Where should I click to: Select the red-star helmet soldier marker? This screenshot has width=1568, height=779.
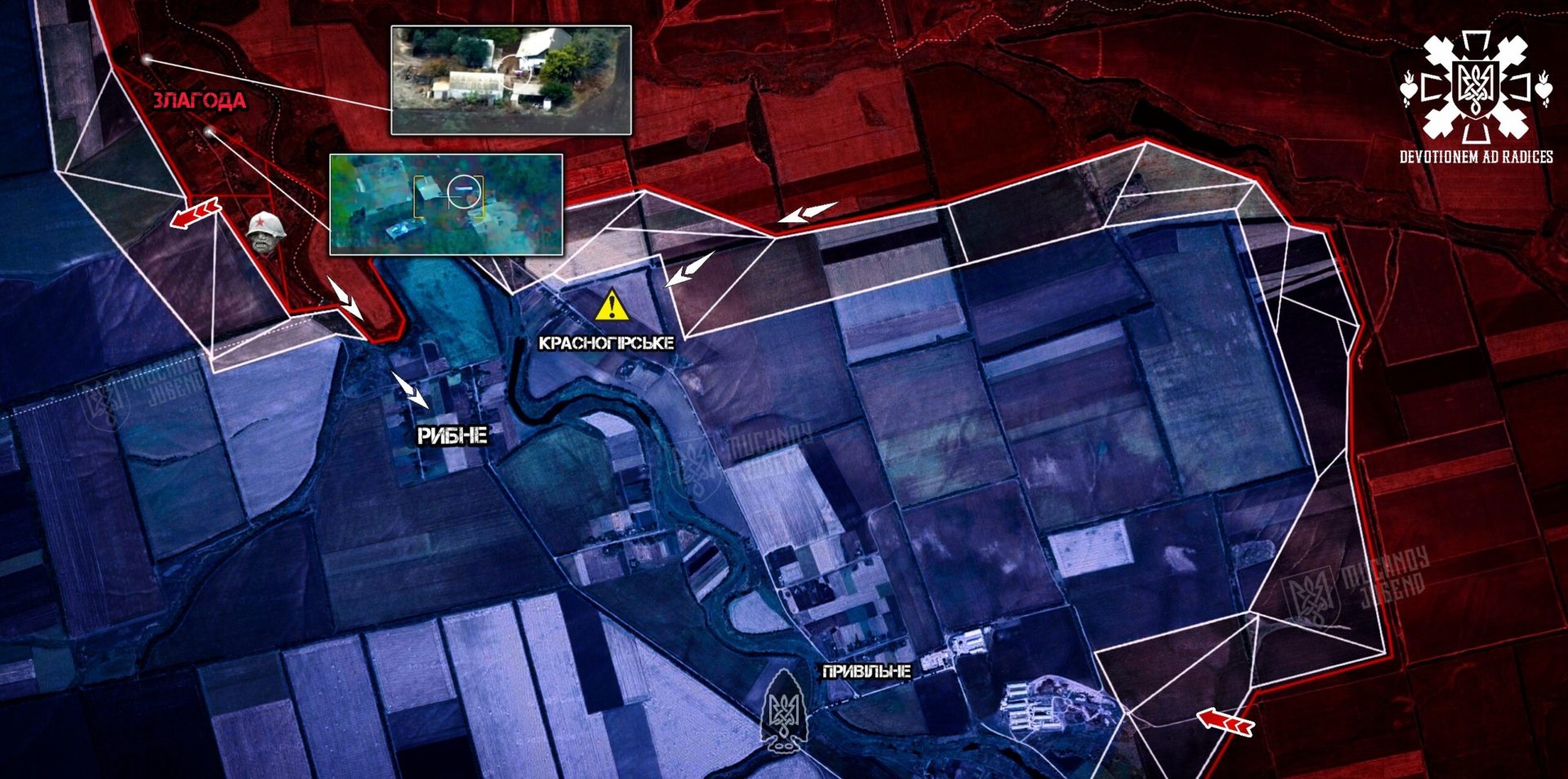[265, 232]
